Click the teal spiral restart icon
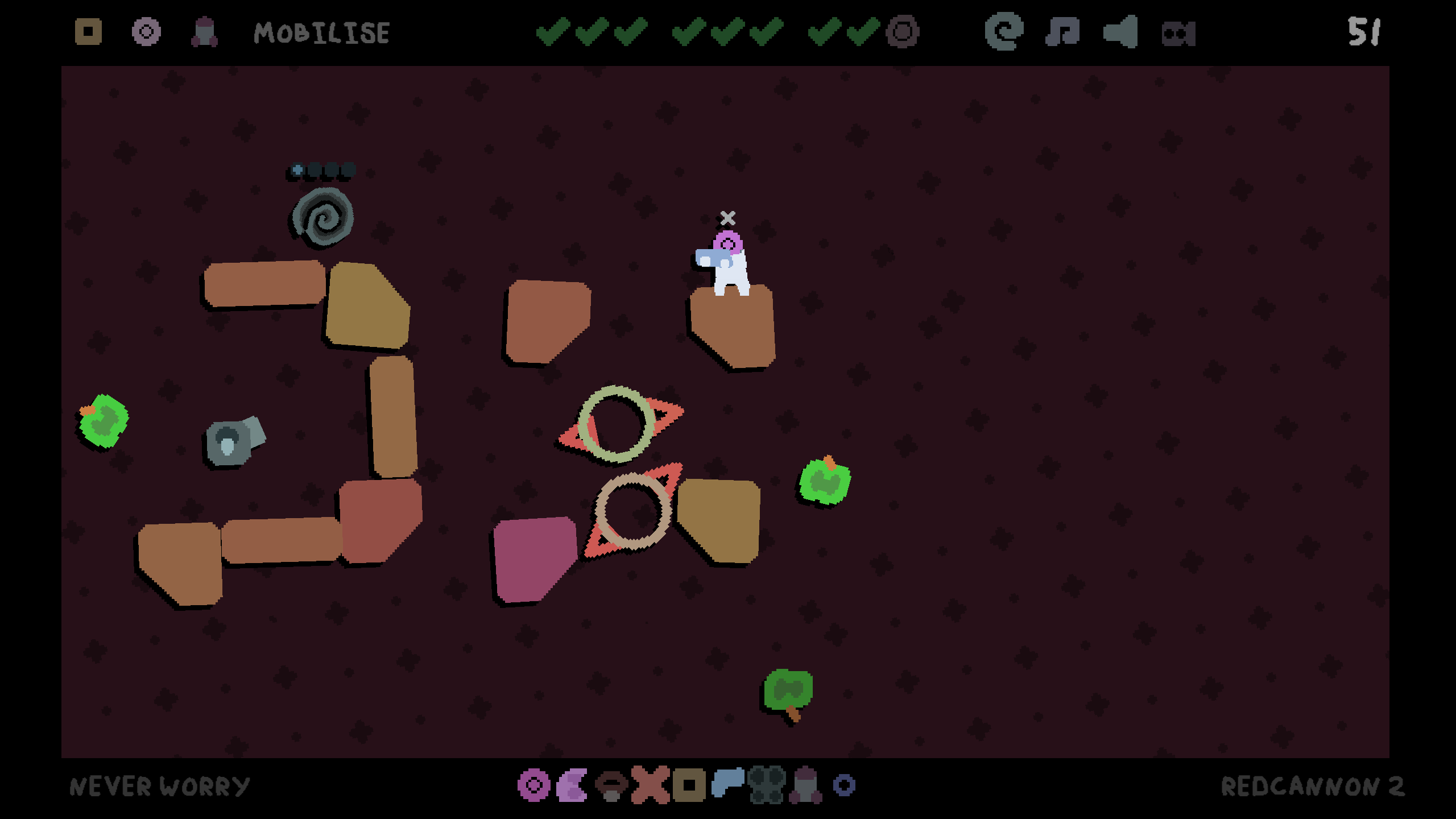The image size is (1456, 819). pyautogui.click(x=1004, y=32)
